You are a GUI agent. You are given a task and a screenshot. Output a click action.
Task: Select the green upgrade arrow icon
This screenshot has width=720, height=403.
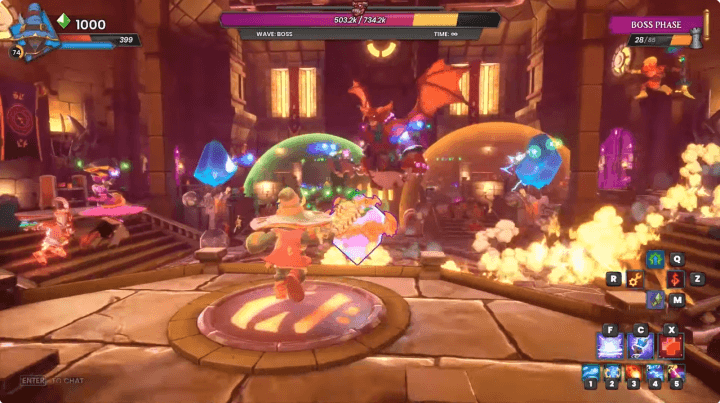pyautogui.click(x=654, y=260)
